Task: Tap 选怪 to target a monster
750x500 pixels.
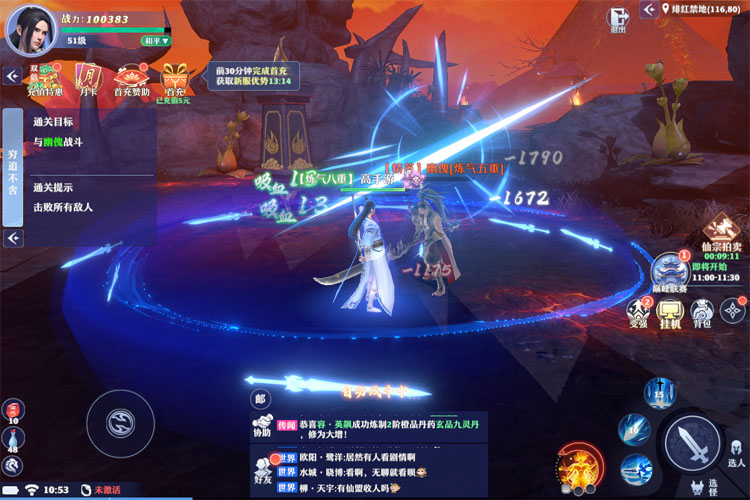Action: [698, 488]
